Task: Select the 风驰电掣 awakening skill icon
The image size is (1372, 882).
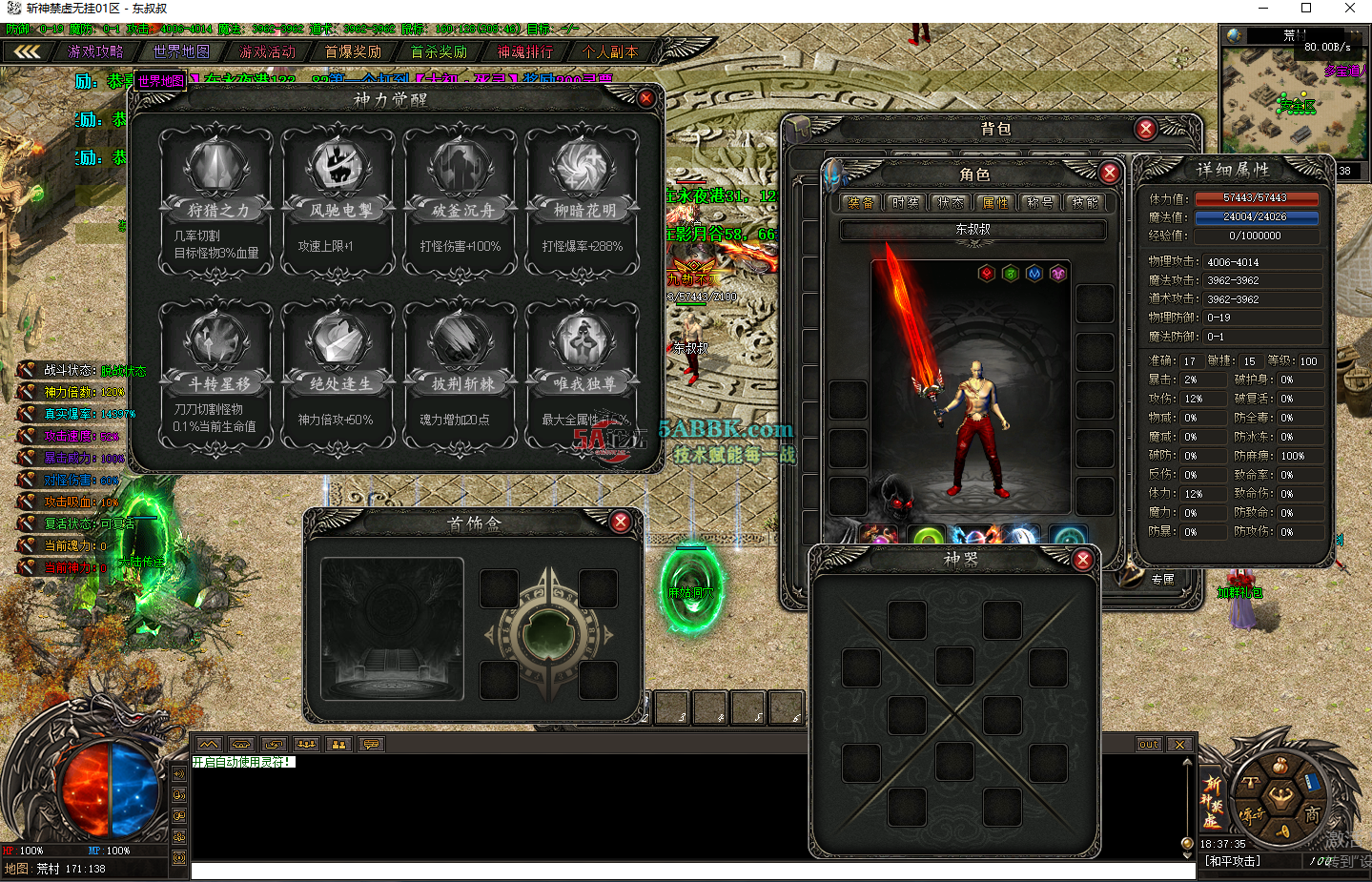Action: pyautogui.click(x=338, y=167)
